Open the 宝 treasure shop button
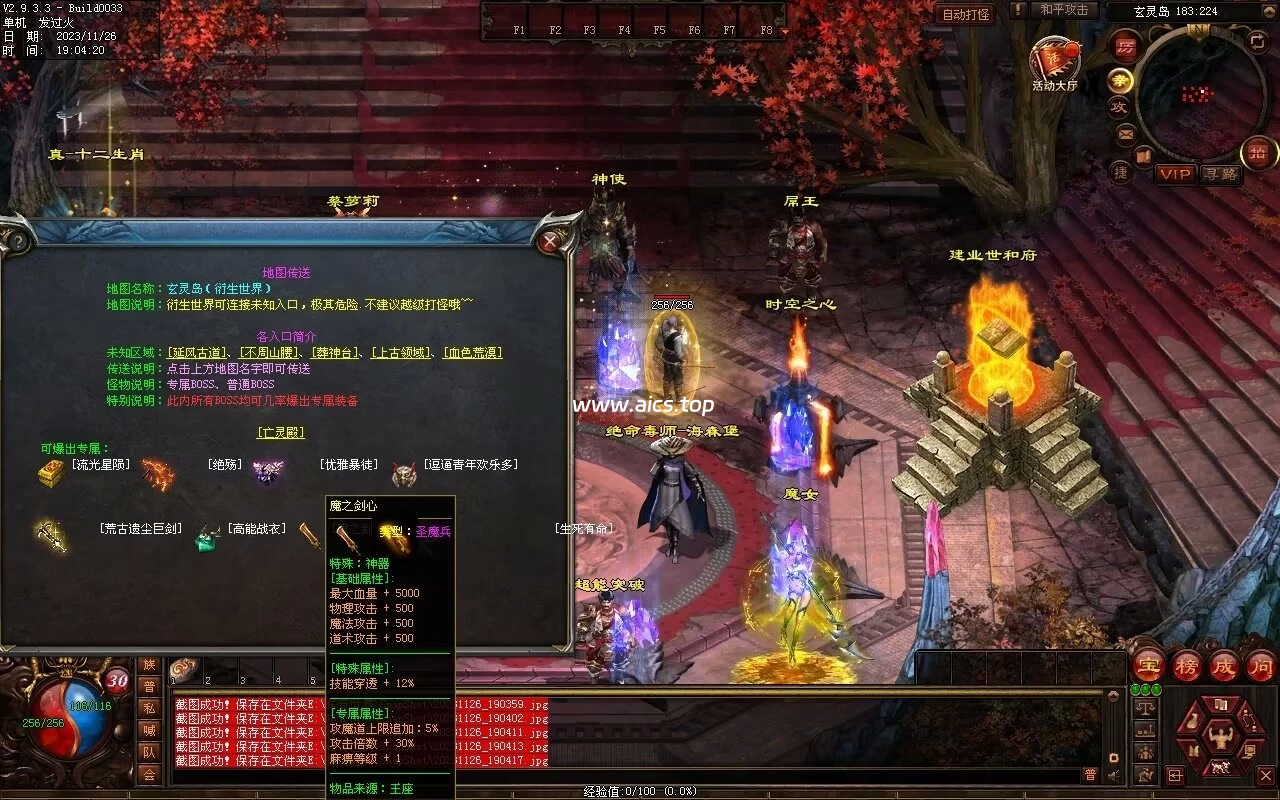This screenshot has height=800, width=1280. click(x=1148, y=665)
